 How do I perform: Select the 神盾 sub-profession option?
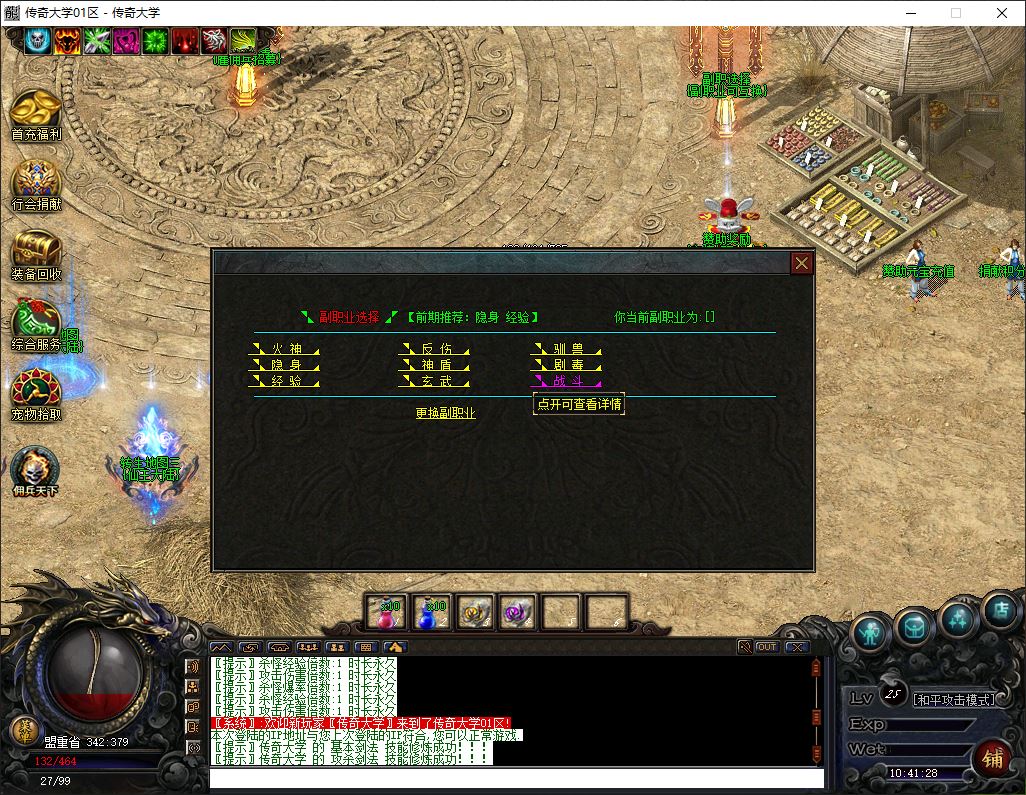[435, 365]
